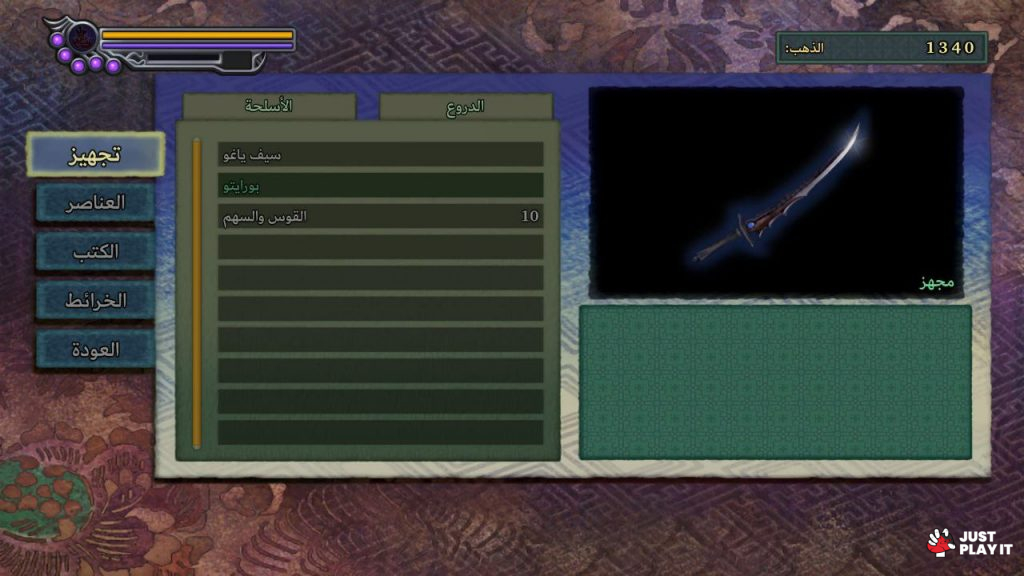The height and width of the screenshot is (576, 1024).
Task: Choose the بورايتو weapon row
Action: [380, 186]
